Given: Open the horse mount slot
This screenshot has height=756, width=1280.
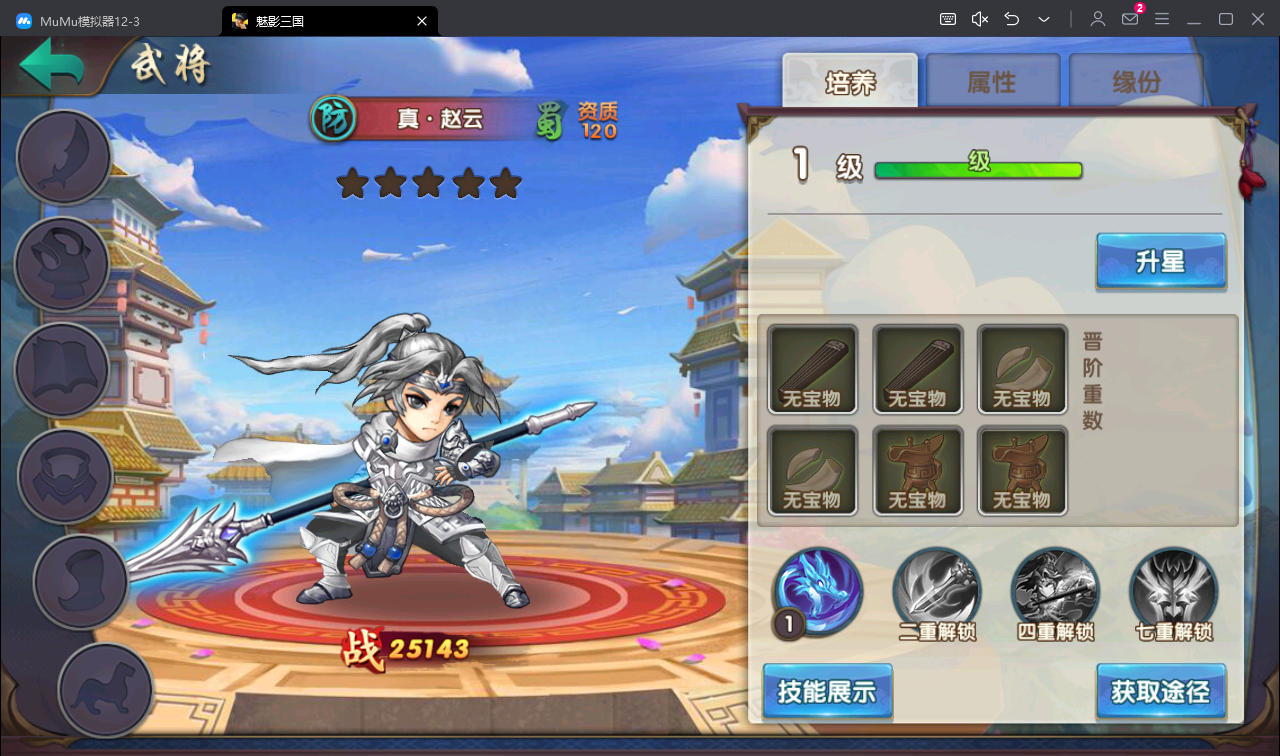Looking at the screenshot, I should point(105,689).
